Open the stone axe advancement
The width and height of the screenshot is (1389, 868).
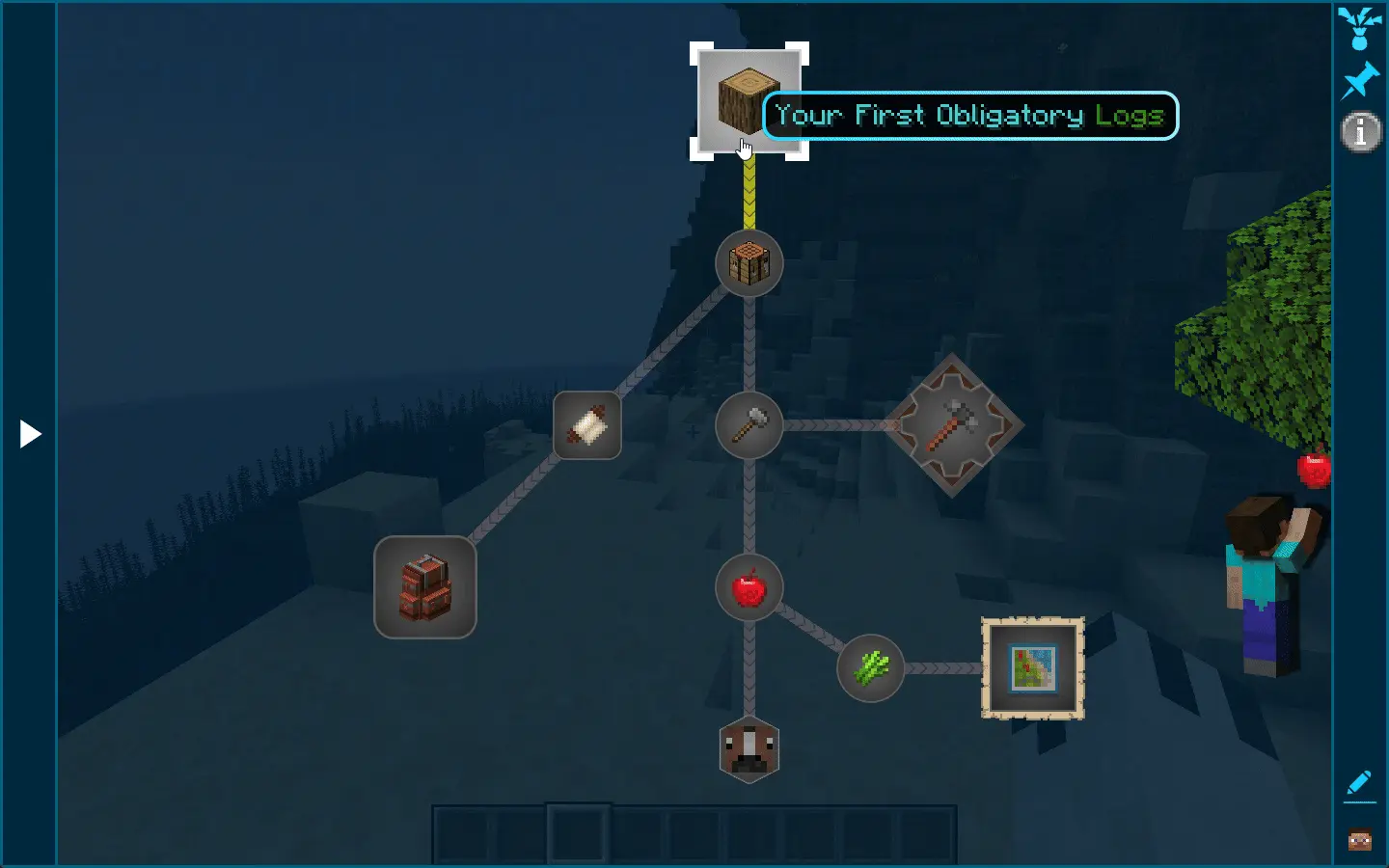coord(953,427)
